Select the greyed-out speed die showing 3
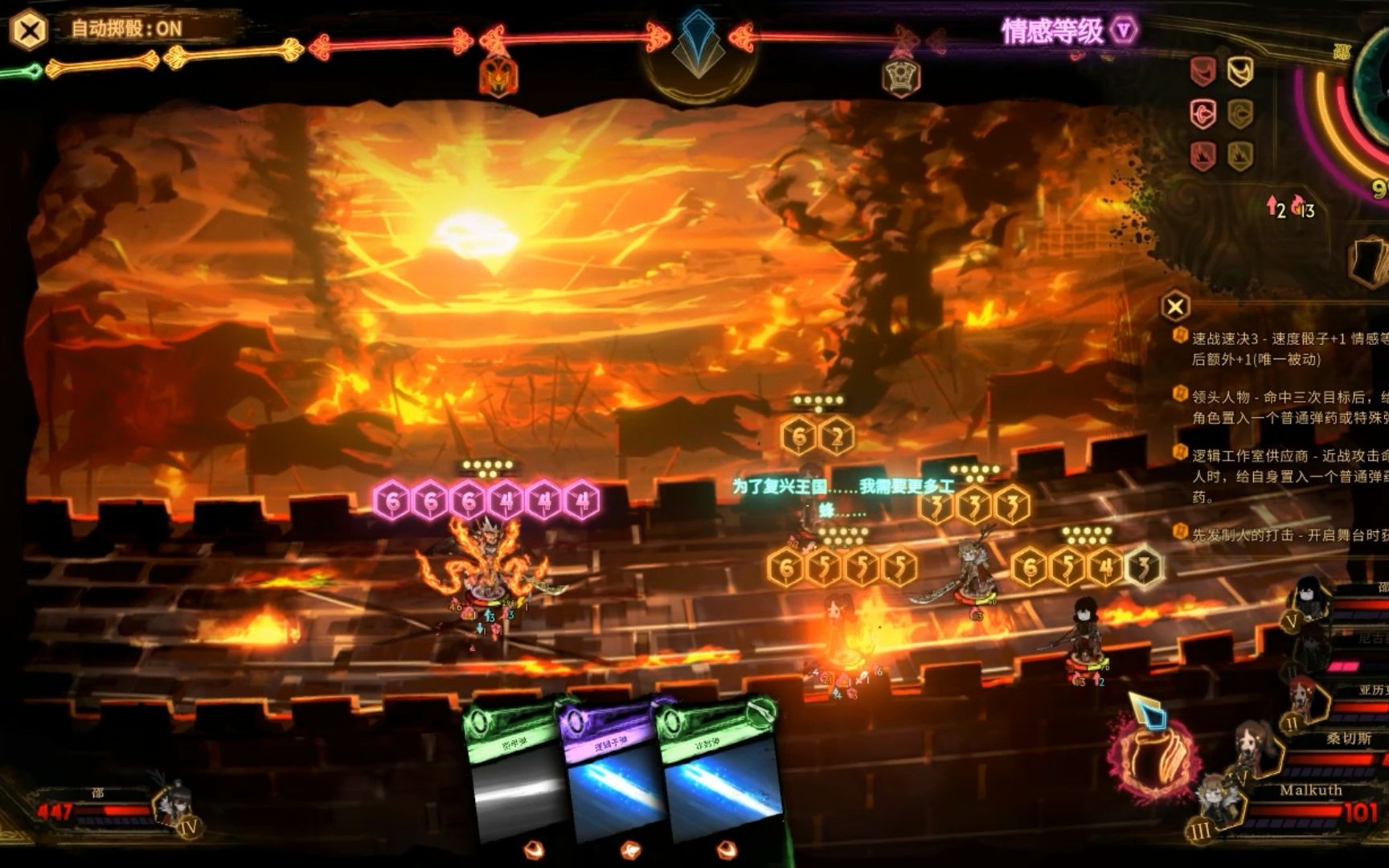The image size is (1389, 868). pyautogui.click(x=1143, y=567)
